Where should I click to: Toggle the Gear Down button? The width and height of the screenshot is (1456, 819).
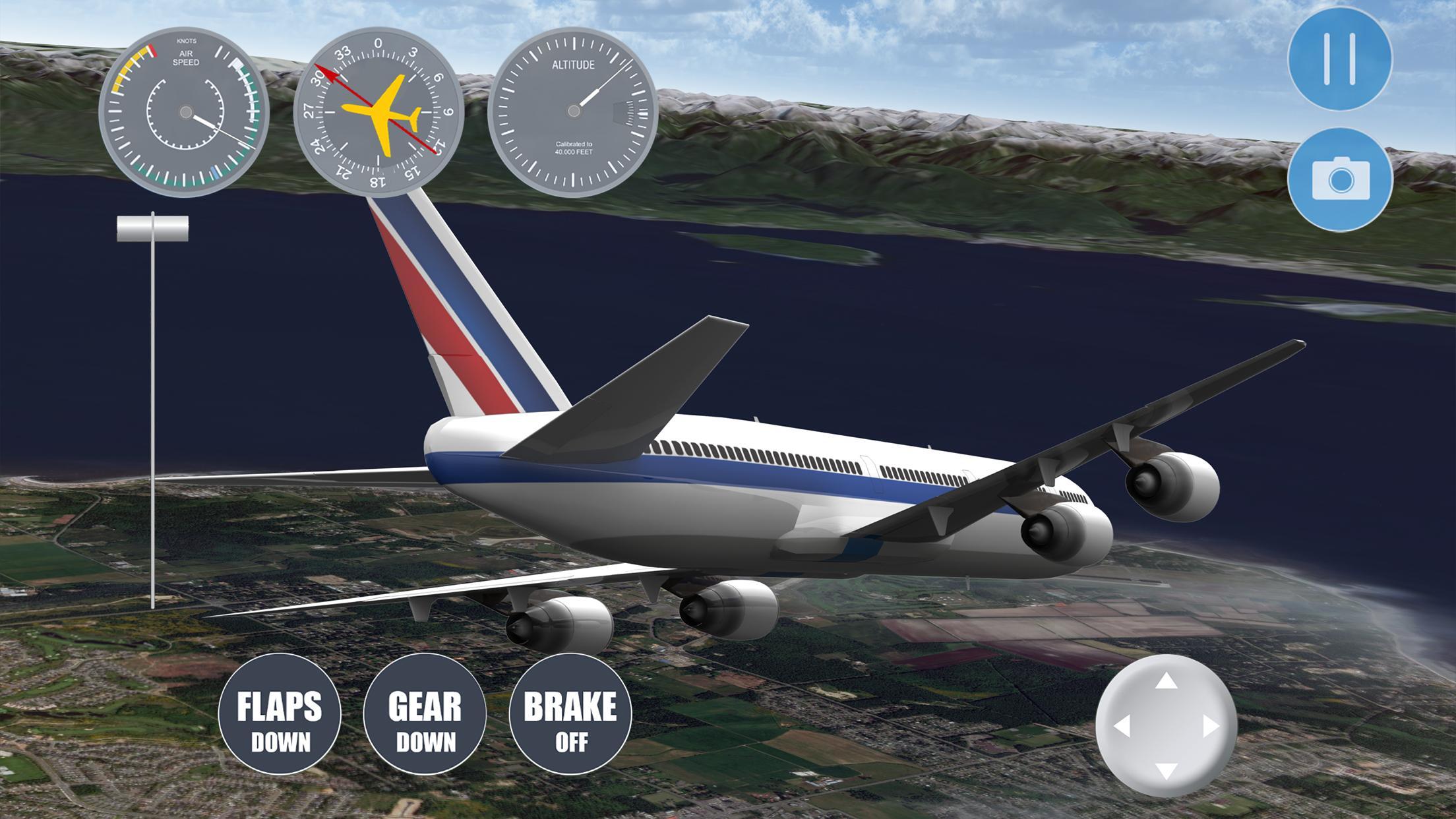coord(425,713)
